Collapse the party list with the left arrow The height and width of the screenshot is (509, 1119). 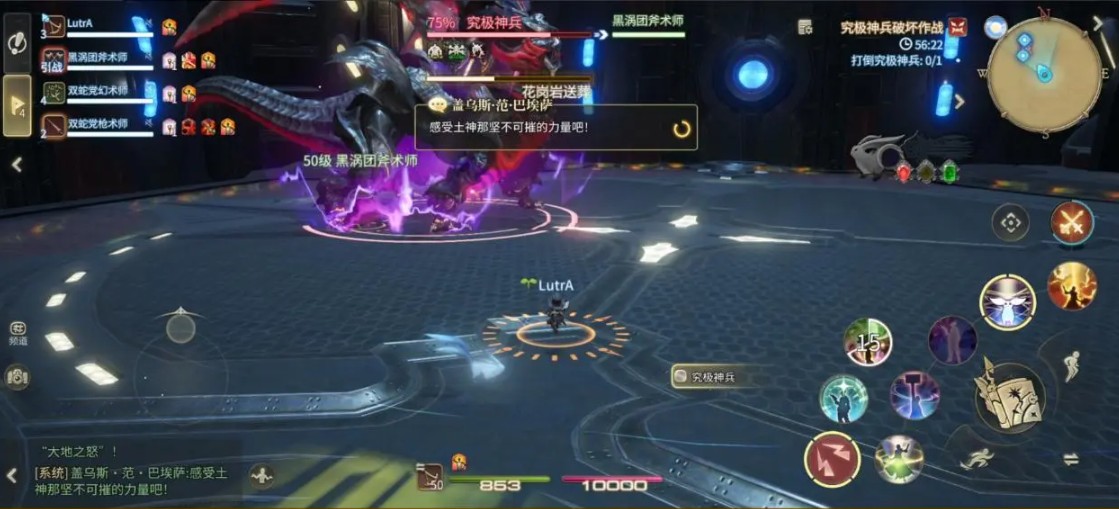click(x=17, y=165)
